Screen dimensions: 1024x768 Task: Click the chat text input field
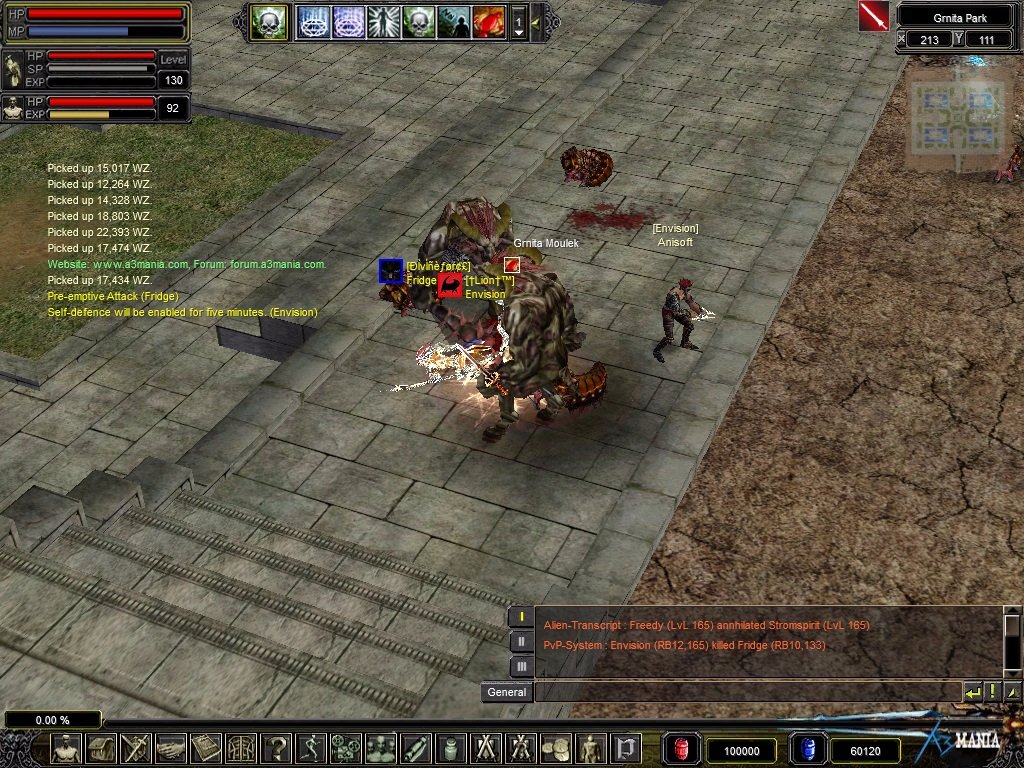click(x=745, y=692)
